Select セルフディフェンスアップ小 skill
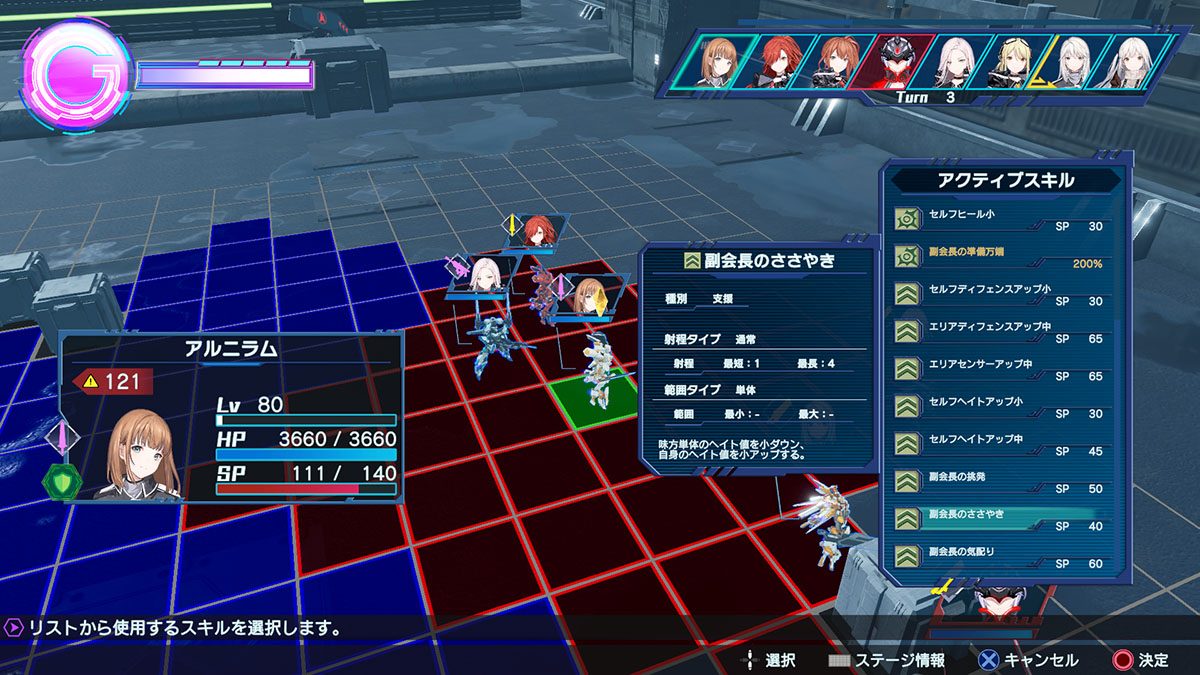This screenshot has height=675, width=1200. coord(1000,295)
